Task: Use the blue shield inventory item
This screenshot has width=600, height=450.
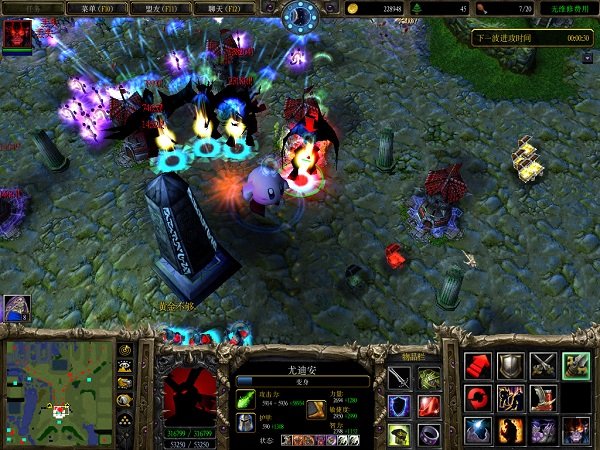Action: 399,406
